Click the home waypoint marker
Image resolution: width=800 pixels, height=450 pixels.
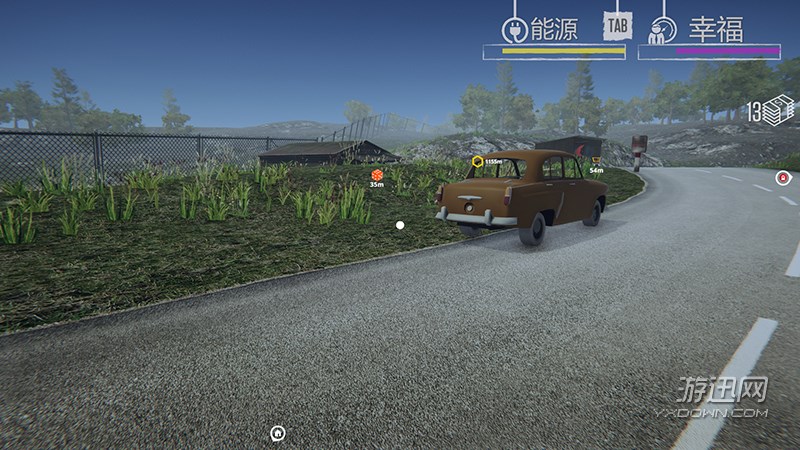pyautogui.click(x=278, y=433)
